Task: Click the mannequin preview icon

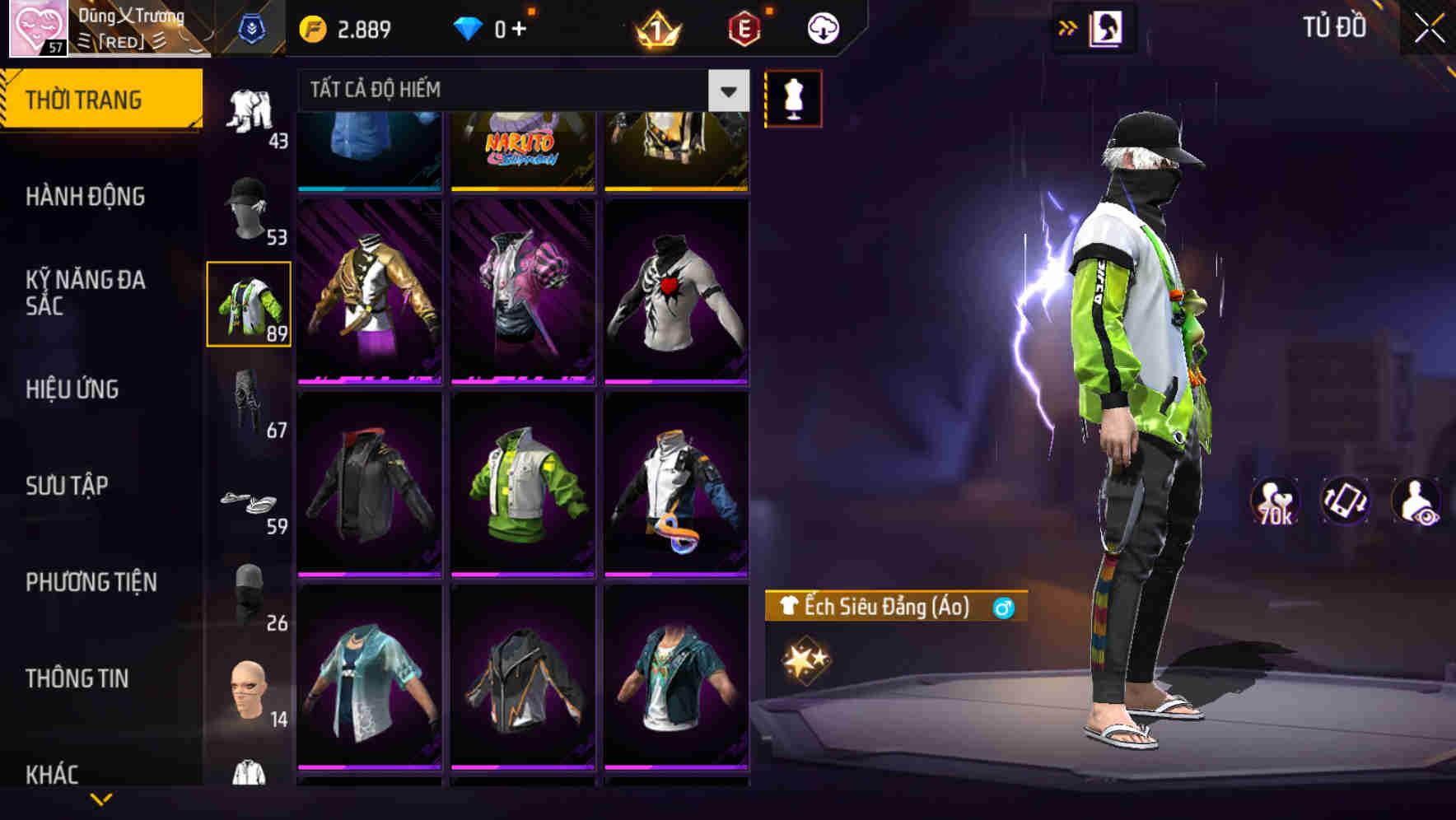Action: click(793, 97)
